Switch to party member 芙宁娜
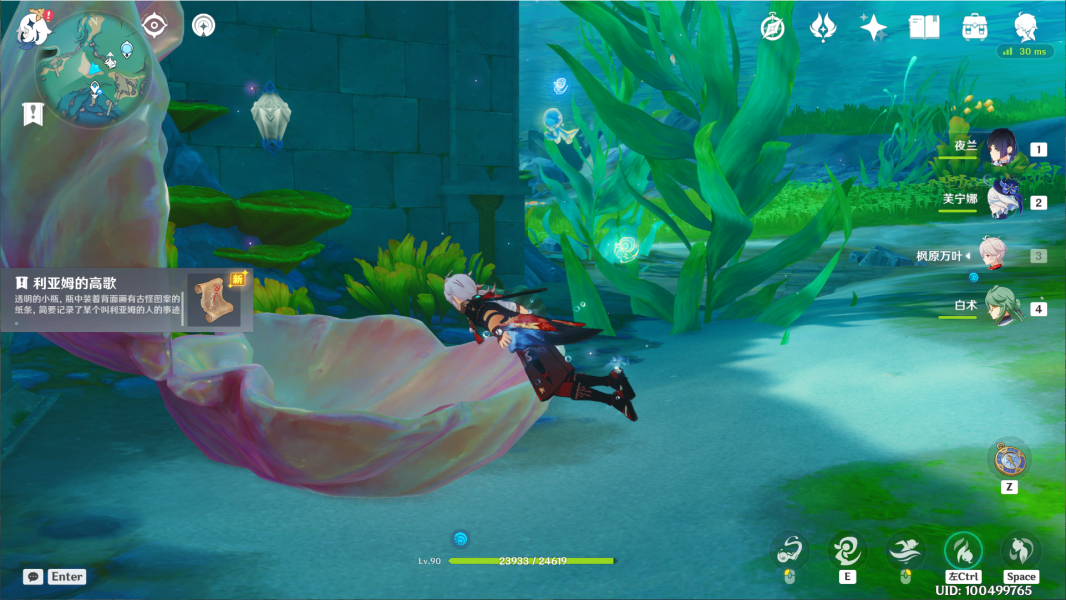Image resolution: width=1066 pixels, height=600 pixels. coord(1002,201)
